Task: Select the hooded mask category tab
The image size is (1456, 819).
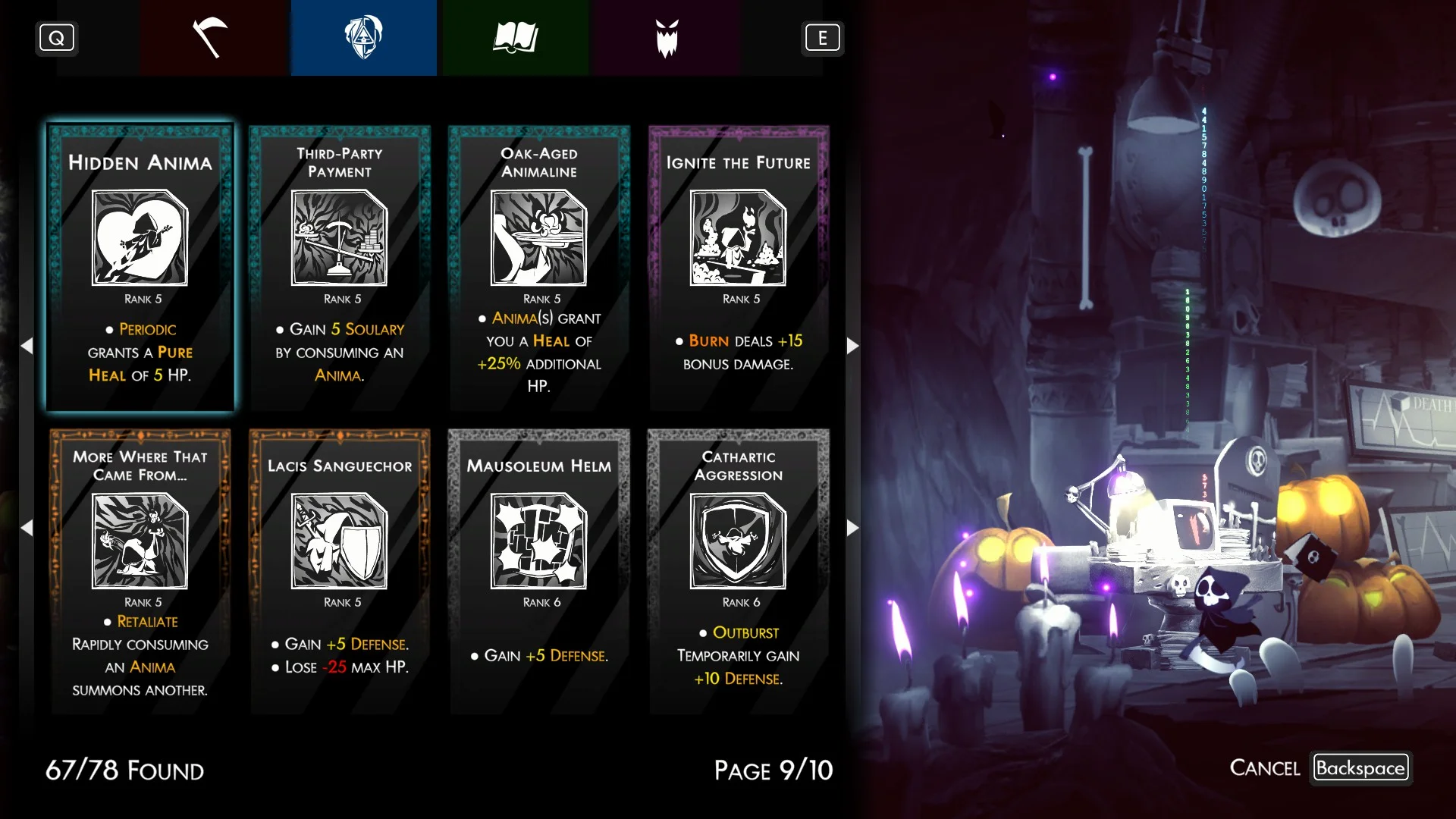Action: (x=363, y=38)
